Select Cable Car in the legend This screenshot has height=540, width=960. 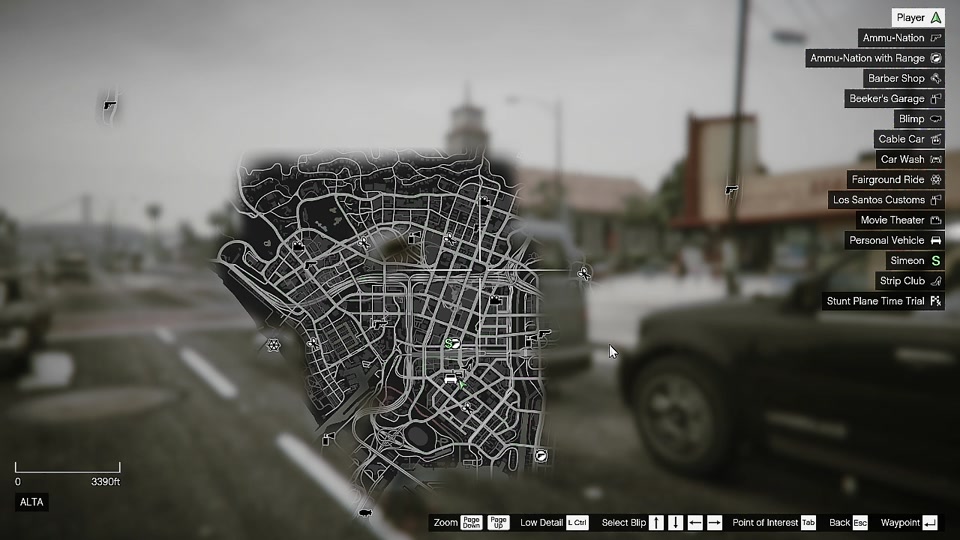click(909, 139)
